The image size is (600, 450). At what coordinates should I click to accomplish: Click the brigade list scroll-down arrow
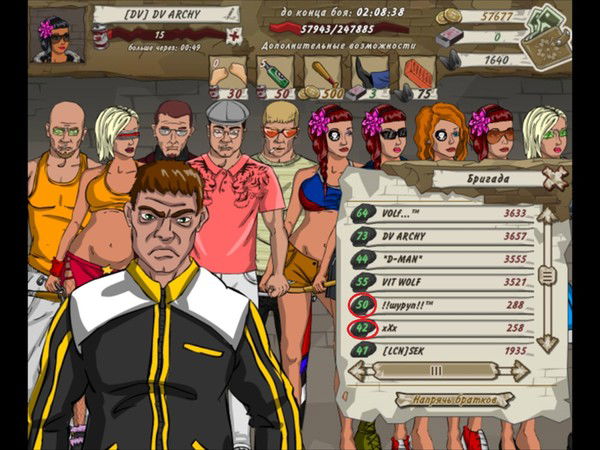pyautogui.click(x=546, y=342)
